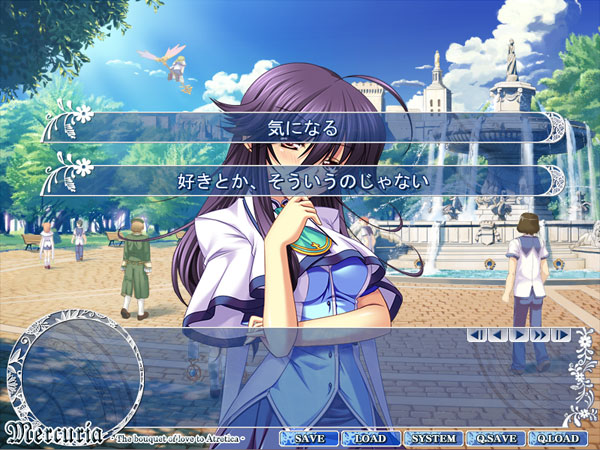Open the SYSTEM settings
The width and height of the screenshot is (600, 450).
[432, 439]
